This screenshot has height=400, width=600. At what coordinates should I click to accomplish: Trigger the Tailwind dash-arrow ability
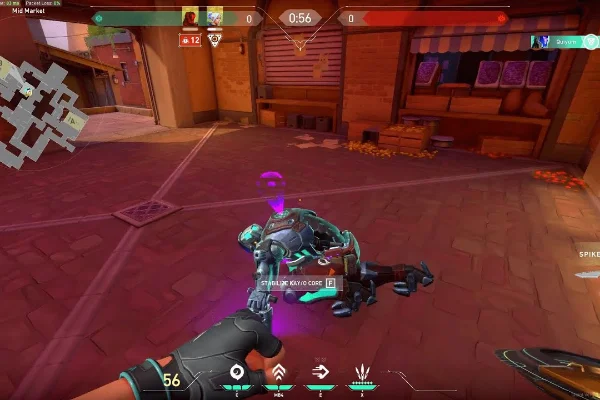click(x=320, y=373)
